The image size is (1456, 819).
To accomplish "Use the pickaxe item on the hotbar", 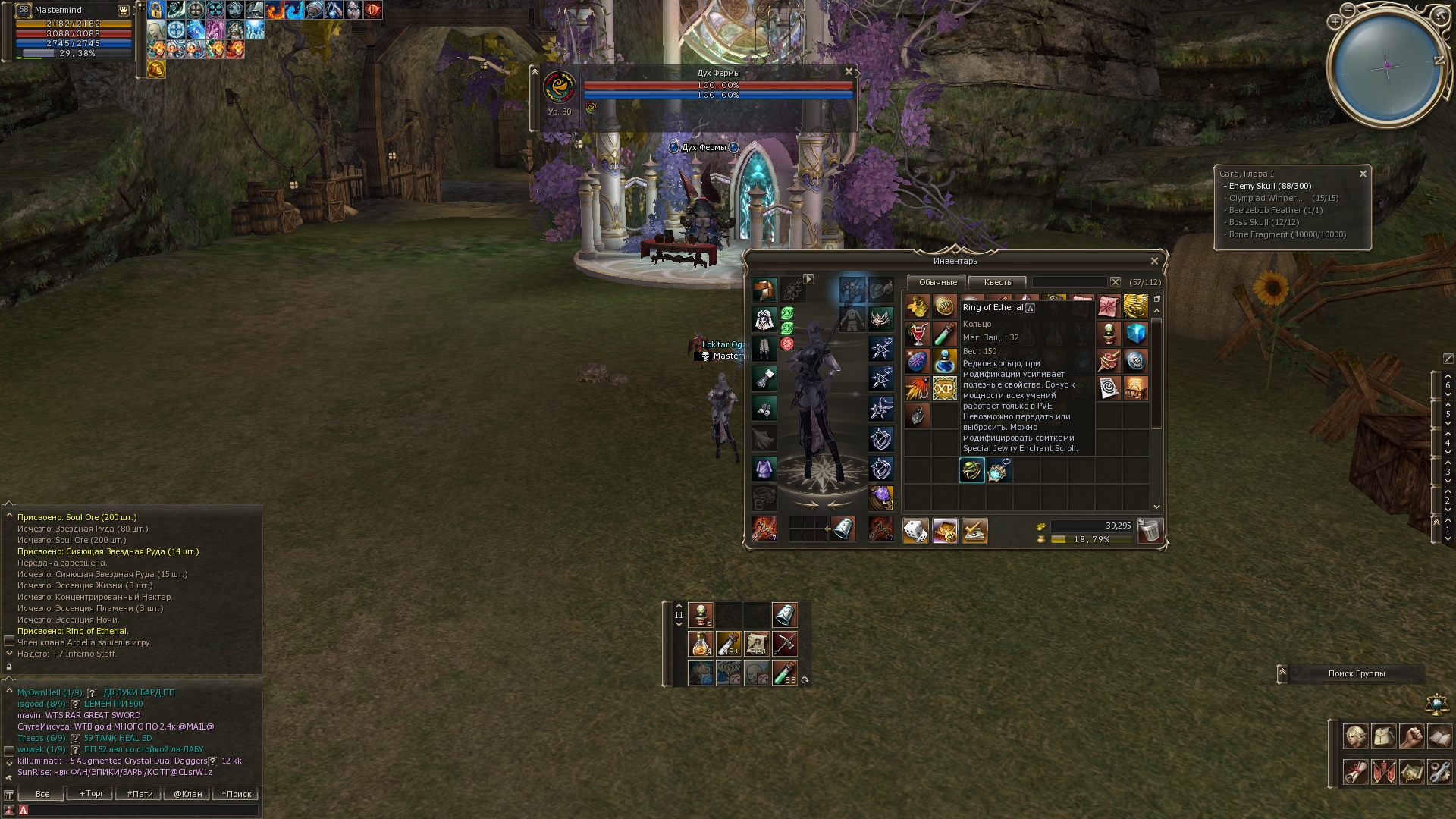I will (x=784, y=644).
